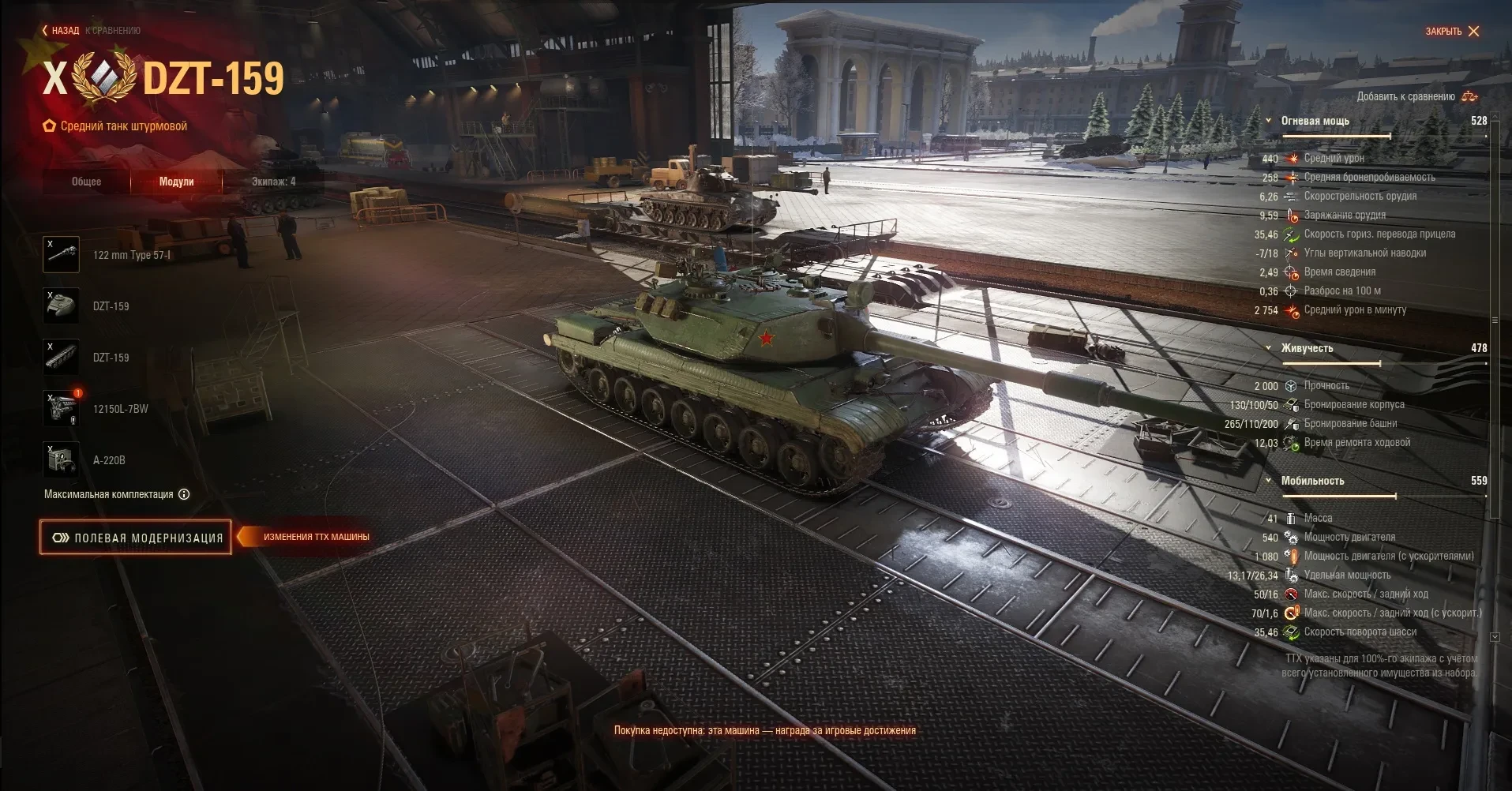Close the vehicle preview with Закрыть
The width and height of the screenshot is (1512, 791).
1452,32
